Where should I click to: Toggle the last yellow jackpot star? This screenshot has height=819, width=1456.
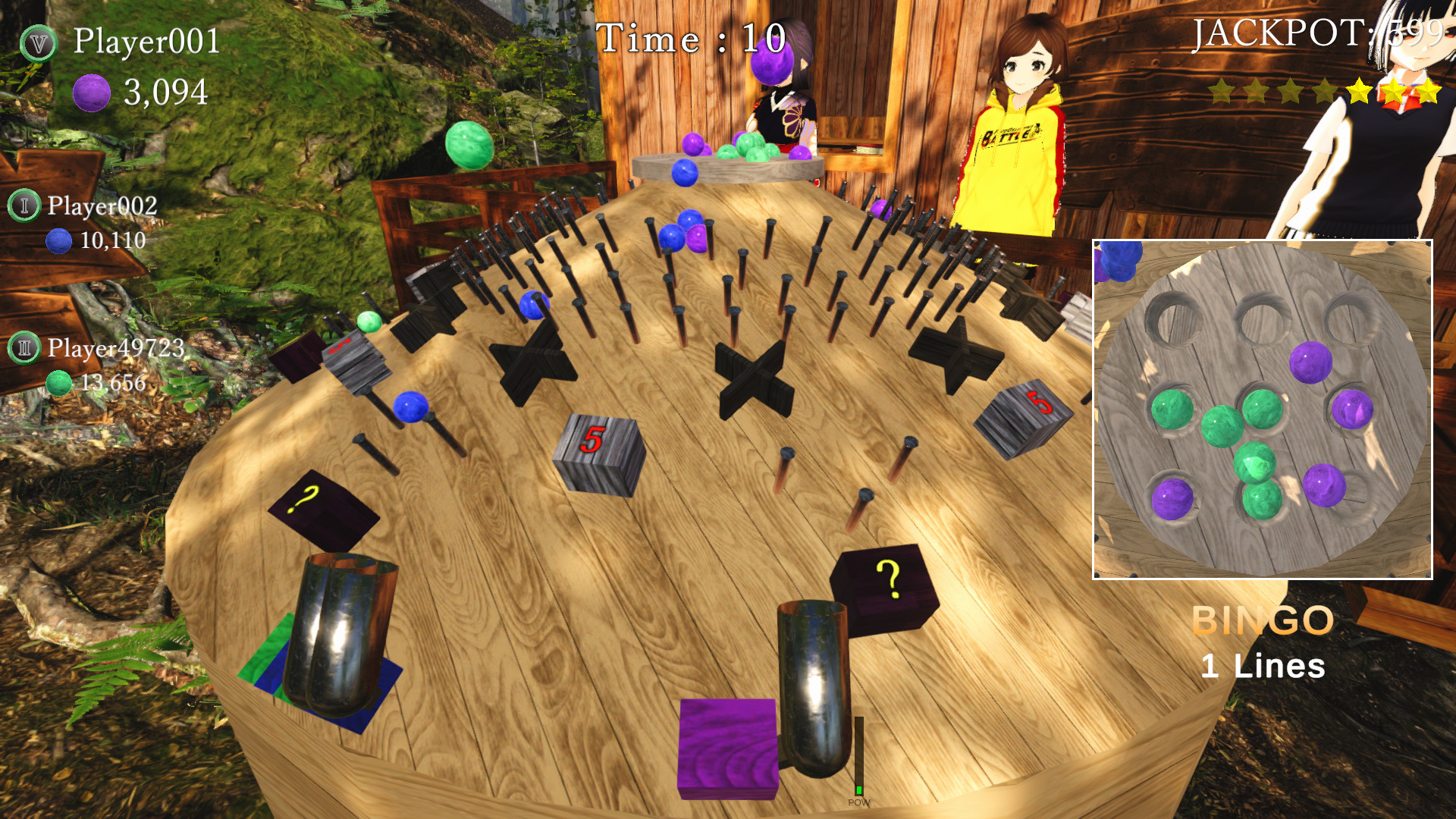coord(1430,91)
